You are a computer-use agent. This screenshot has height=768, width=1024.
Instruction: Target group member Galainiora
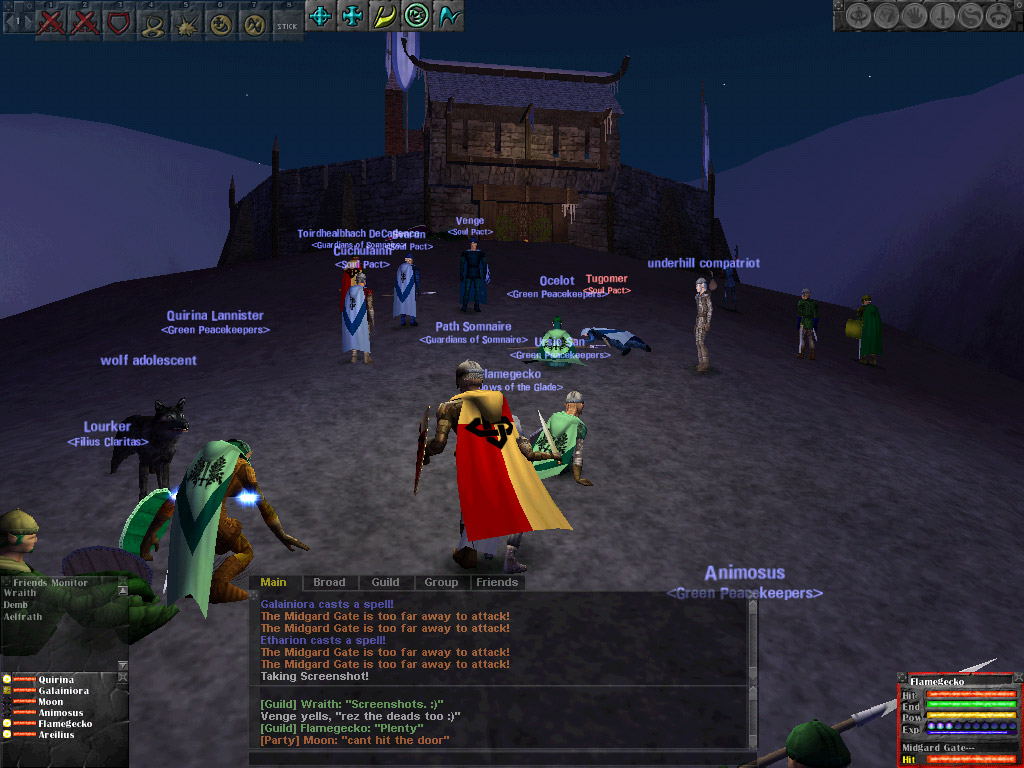pyautogui.click(x=64, y=691)
